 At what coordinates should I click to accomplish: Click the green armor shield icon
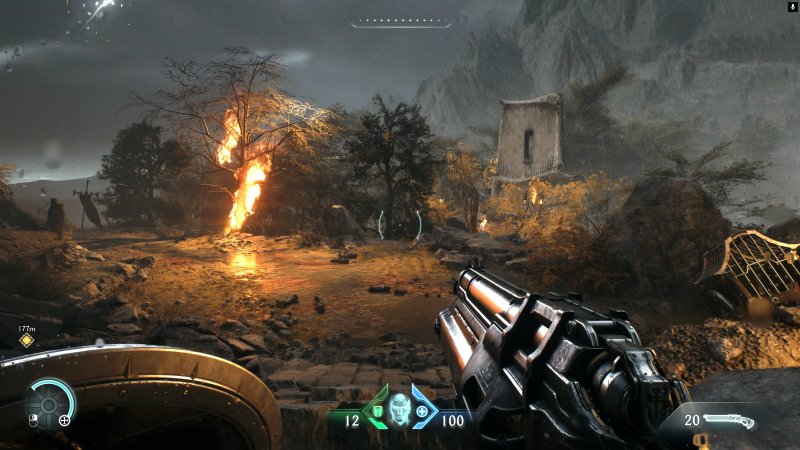(x=377, y=411)
